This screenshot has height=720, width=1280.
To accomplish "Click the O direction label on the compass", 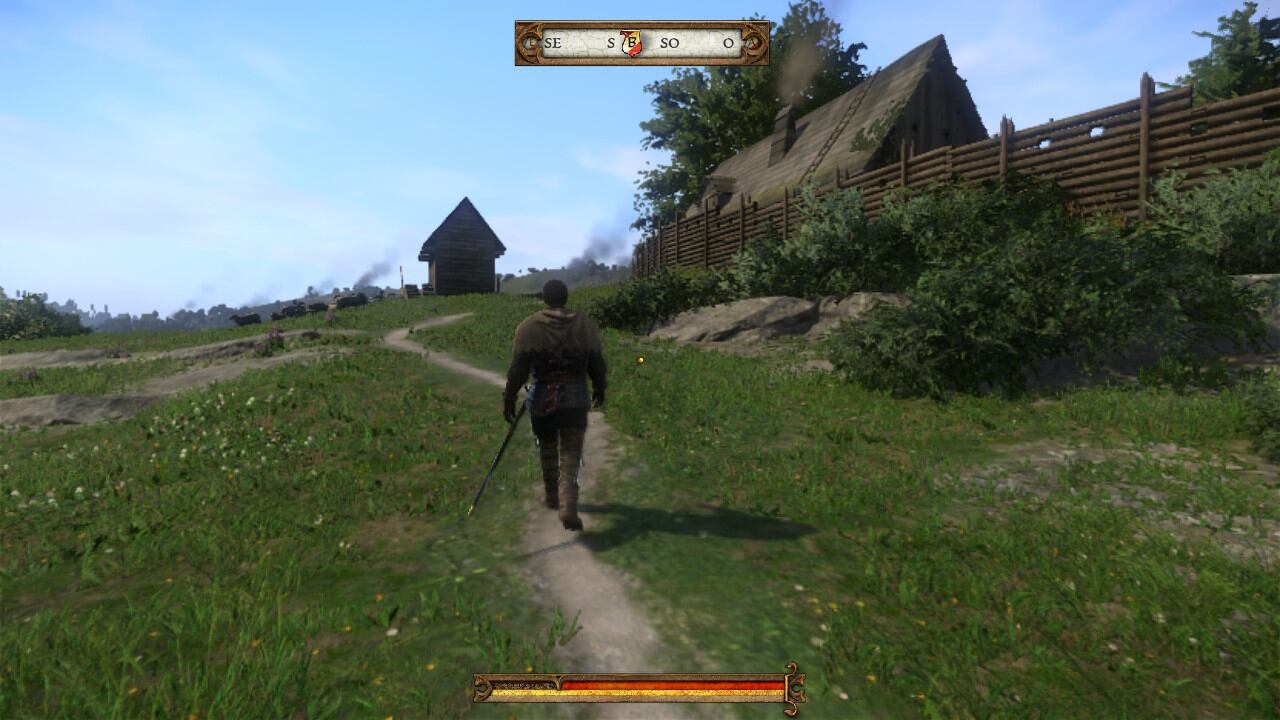I will click(730, 44).
